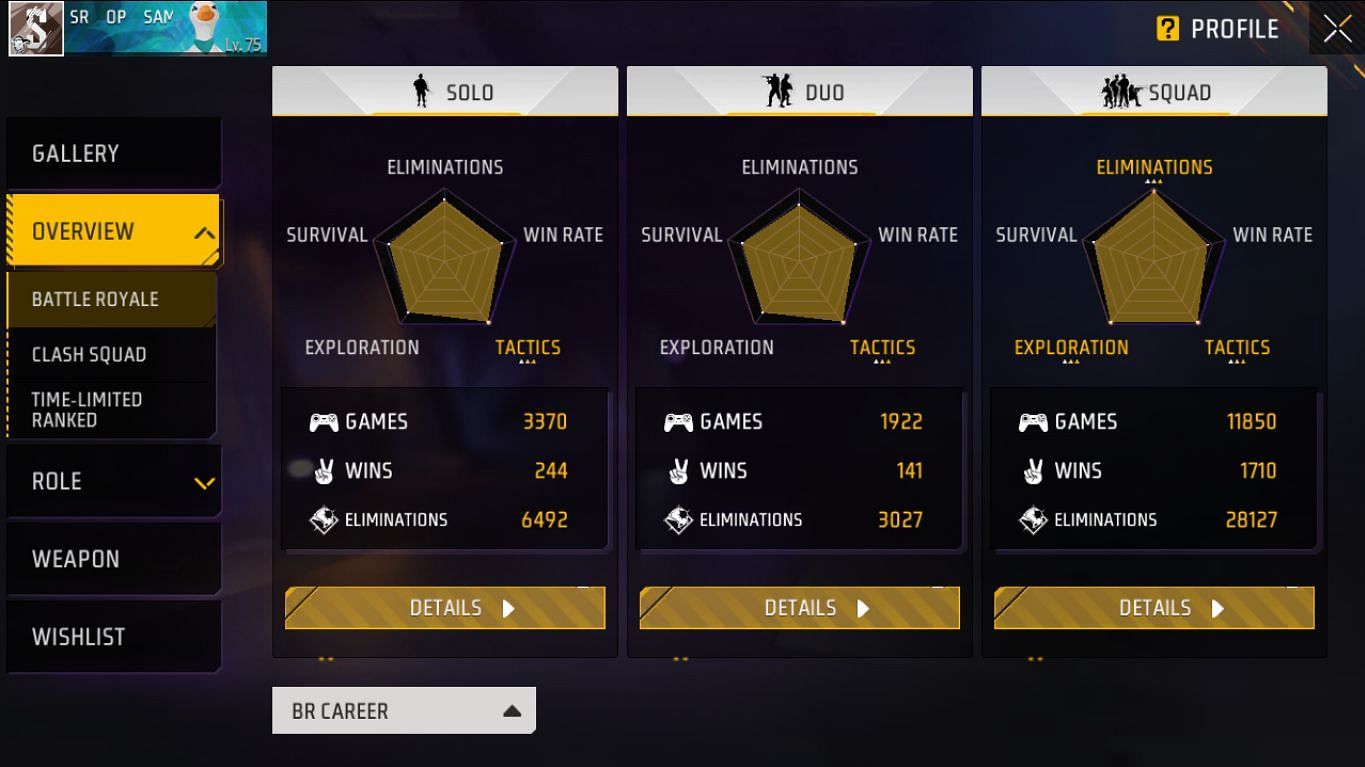The width and height of the screenshot is (1365, 767).
Task: Expand the Role section dropdown
Action: pos(205,481)
